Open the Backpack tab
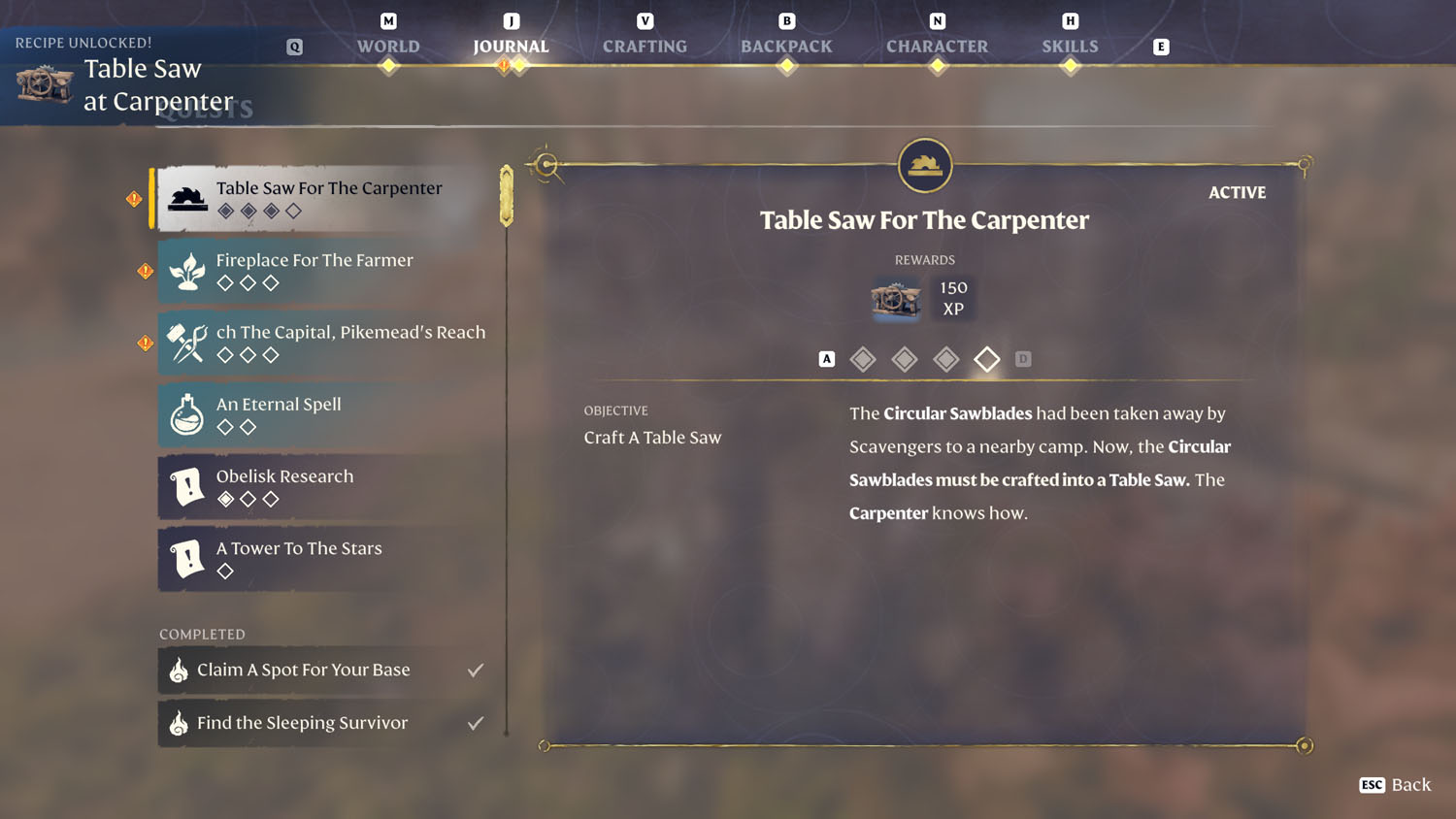This screenshot has height=819, width=1456. click(x=786, y=46)
